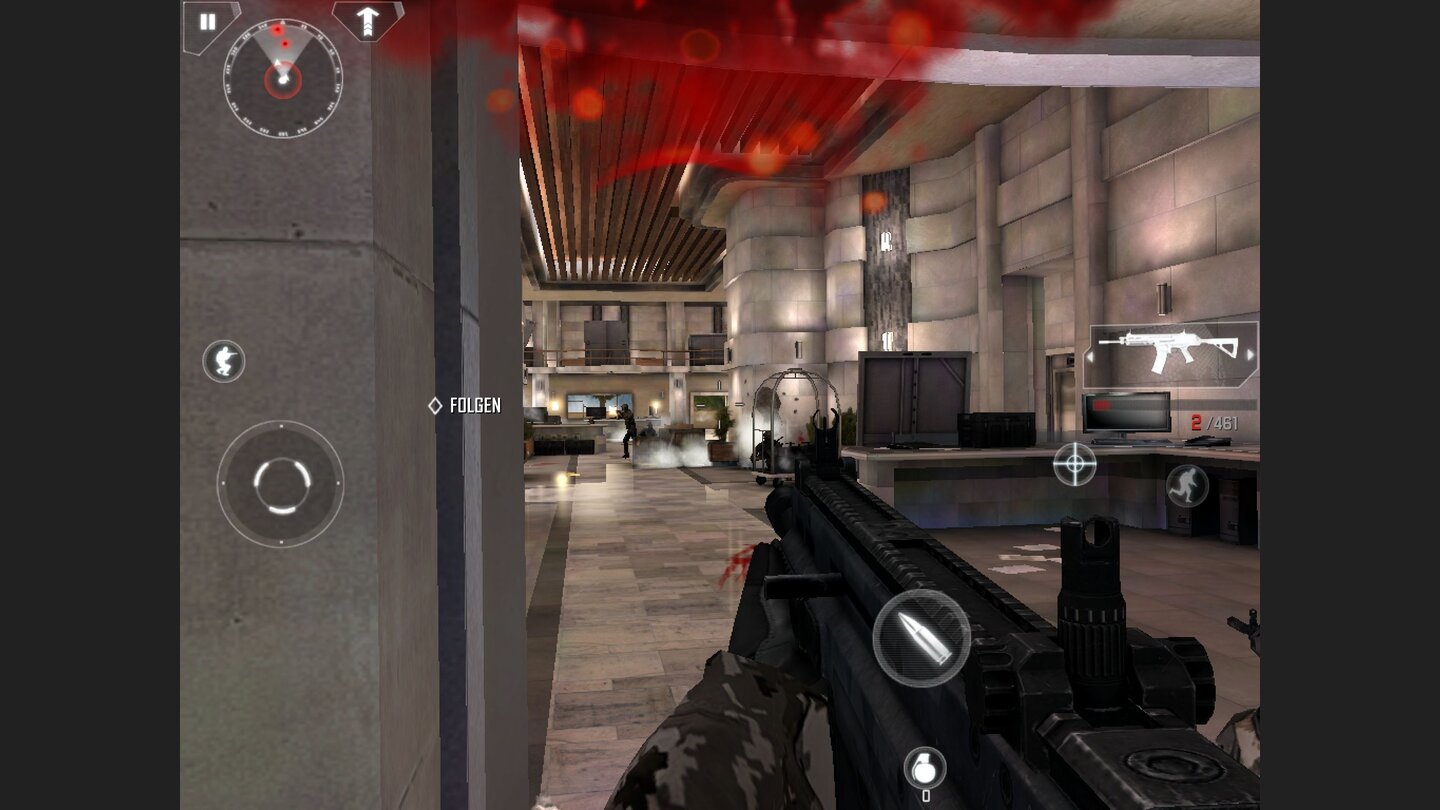1440x810 pixels.
Task: Tap the diamond objective marker beside FOLGEN
Action: point(437,406)
